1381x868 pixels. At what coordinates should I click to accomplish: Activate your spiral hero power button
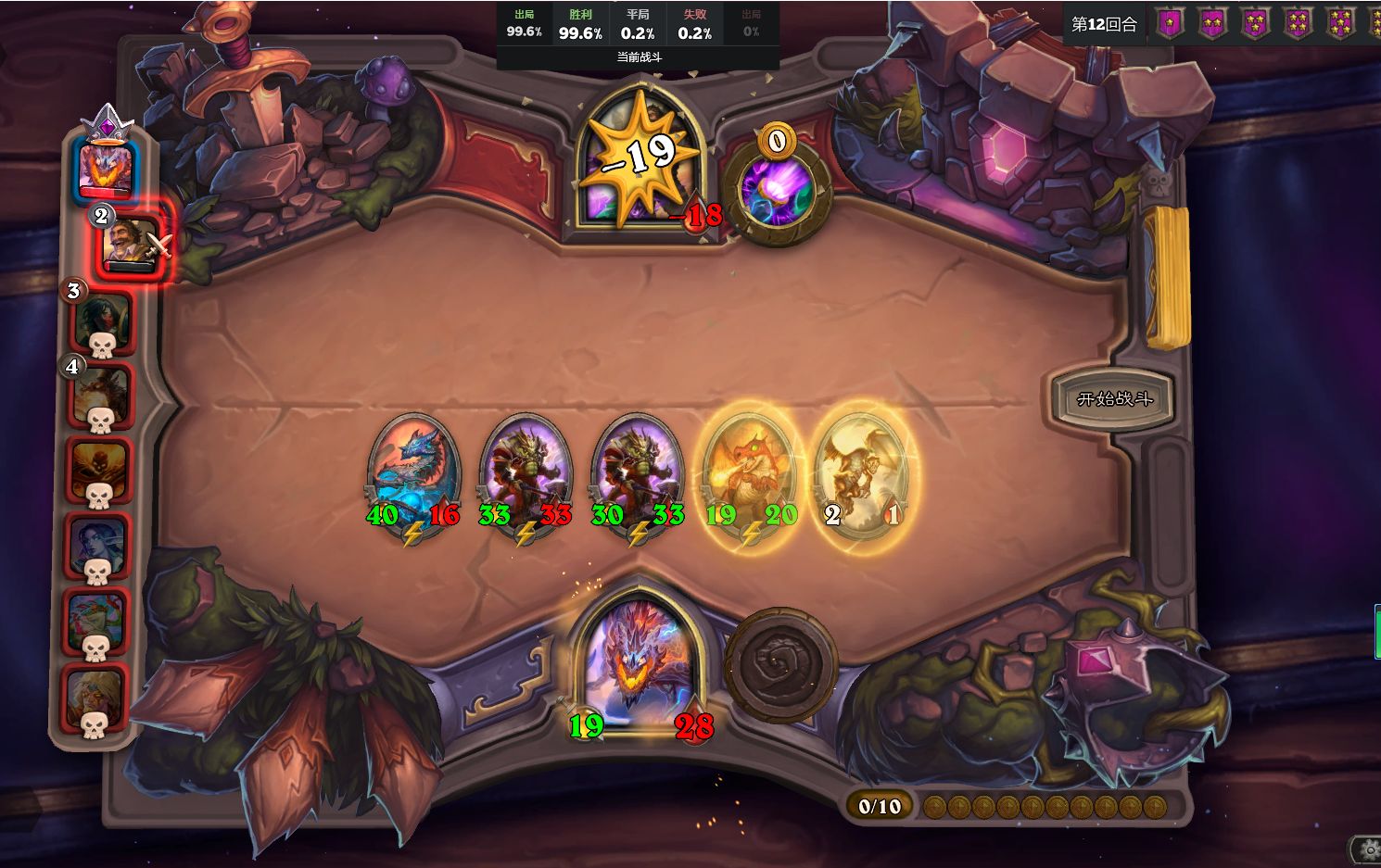[780, 664]
